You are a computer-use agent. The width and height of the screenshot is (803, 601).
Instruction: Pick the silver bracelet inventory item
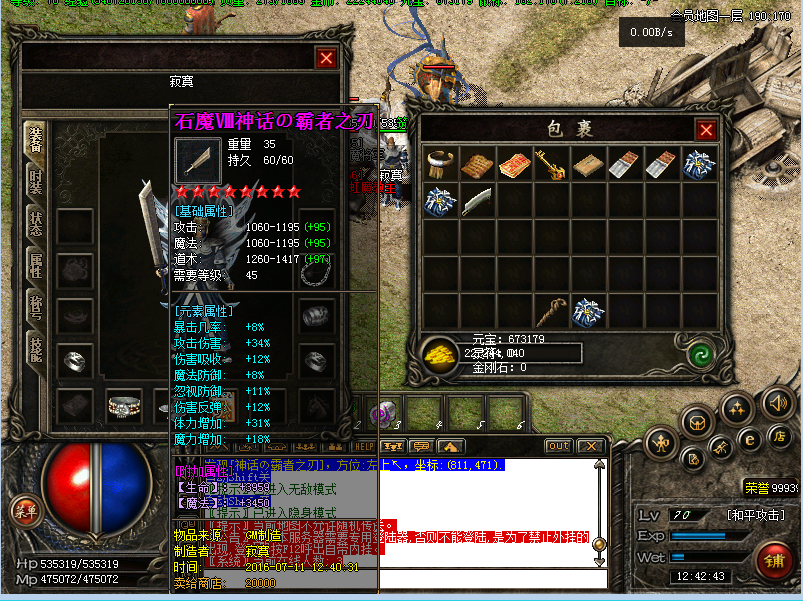pos(439,164)
